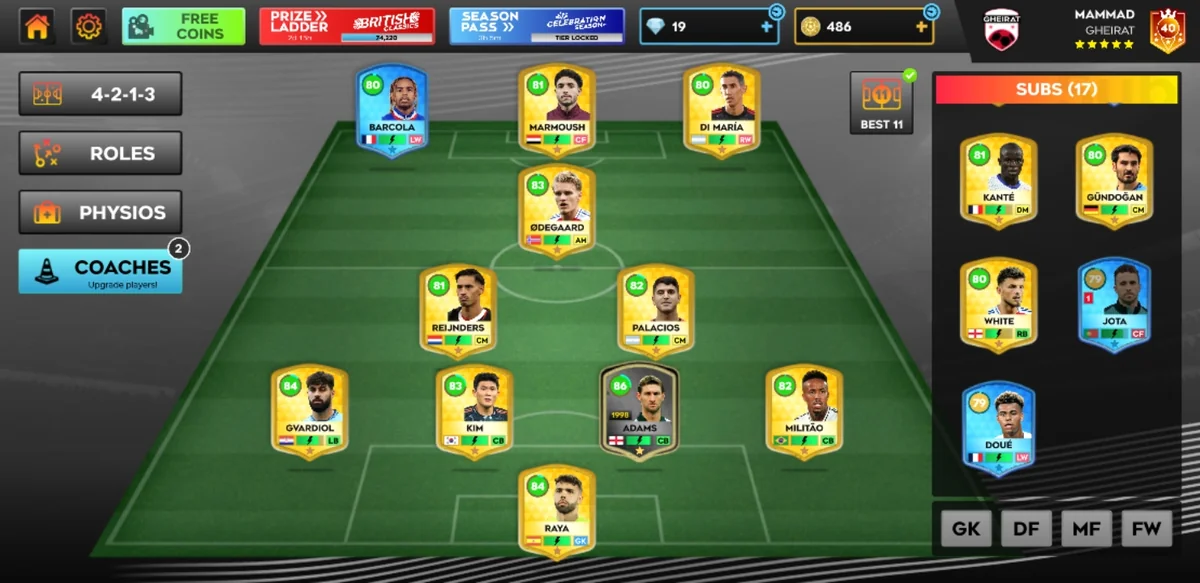Viewport: 1200px width, 583px height.
Task: Open the settings gear
Action: pyautogui.click(x=89, y=27)
